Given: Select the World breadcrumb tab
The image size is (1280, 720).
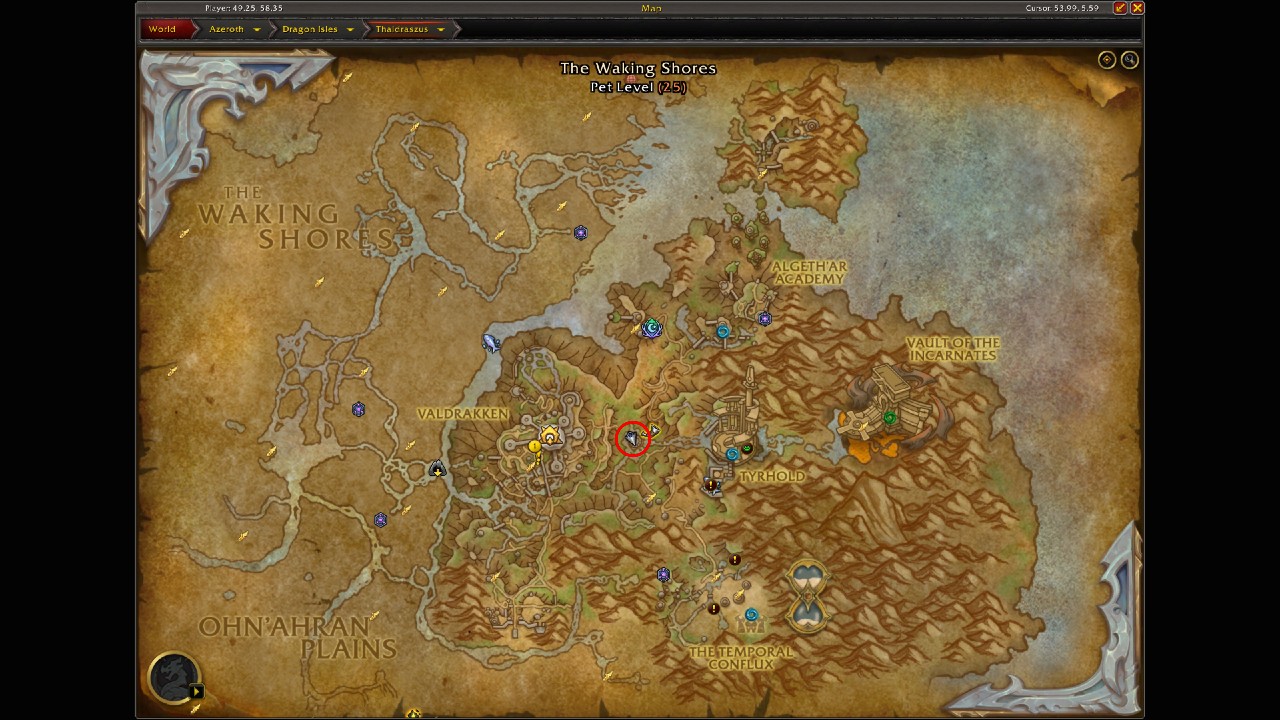Looking at the screenshot, I should click(160, 29).
